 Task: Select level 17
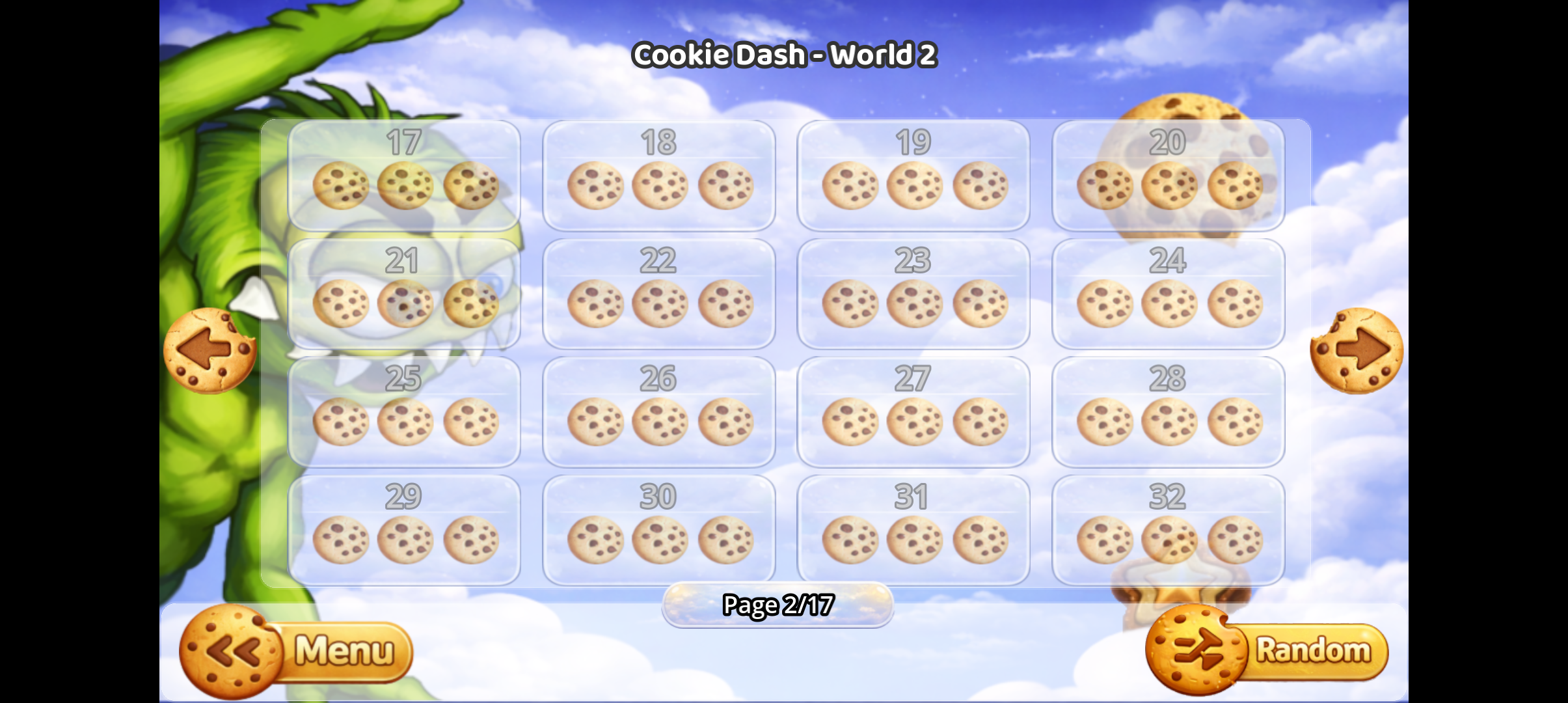[x=404, y=176]
